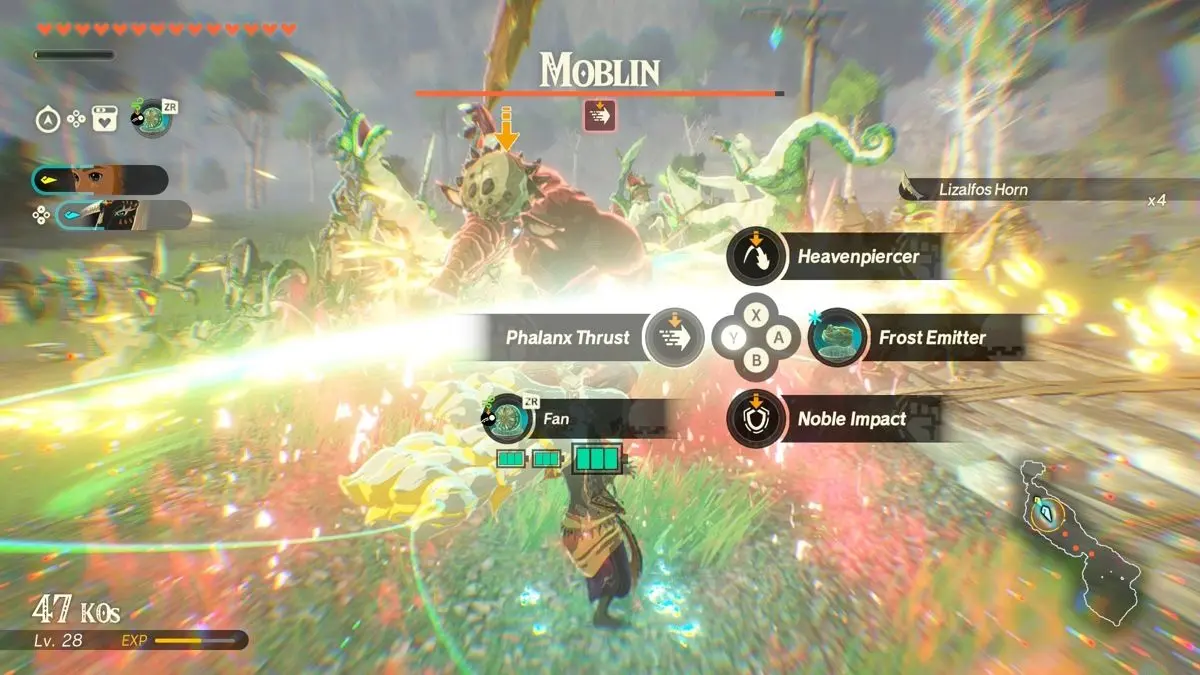Select the Heavenpiercer skill
The height and width of the screenshot is (675, 1200).
pyautogui.click(x=756, y=258)
